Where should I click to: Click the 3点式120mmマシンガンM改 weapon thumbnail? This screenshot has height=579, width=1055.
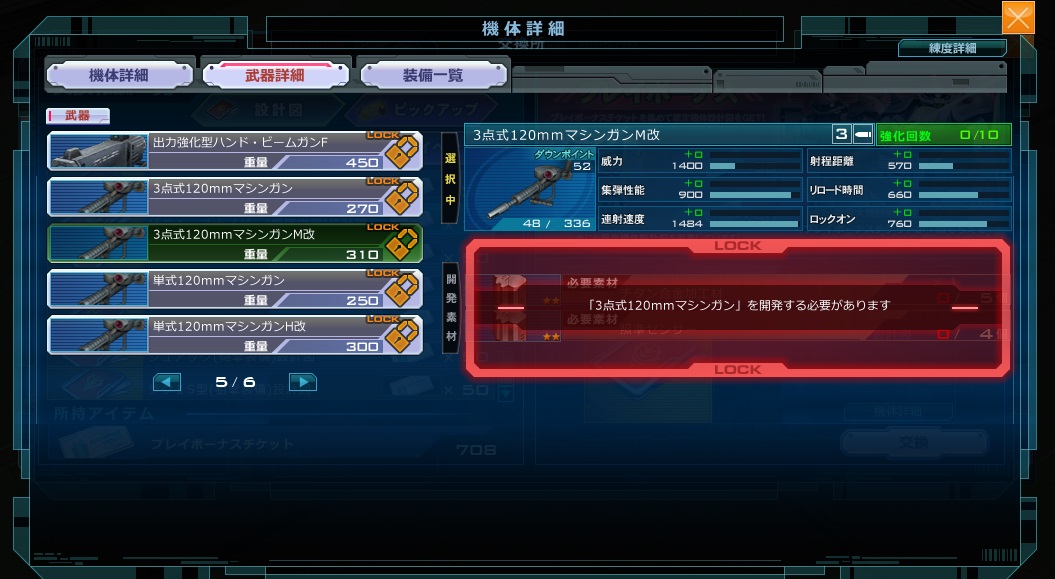(530, 189)
